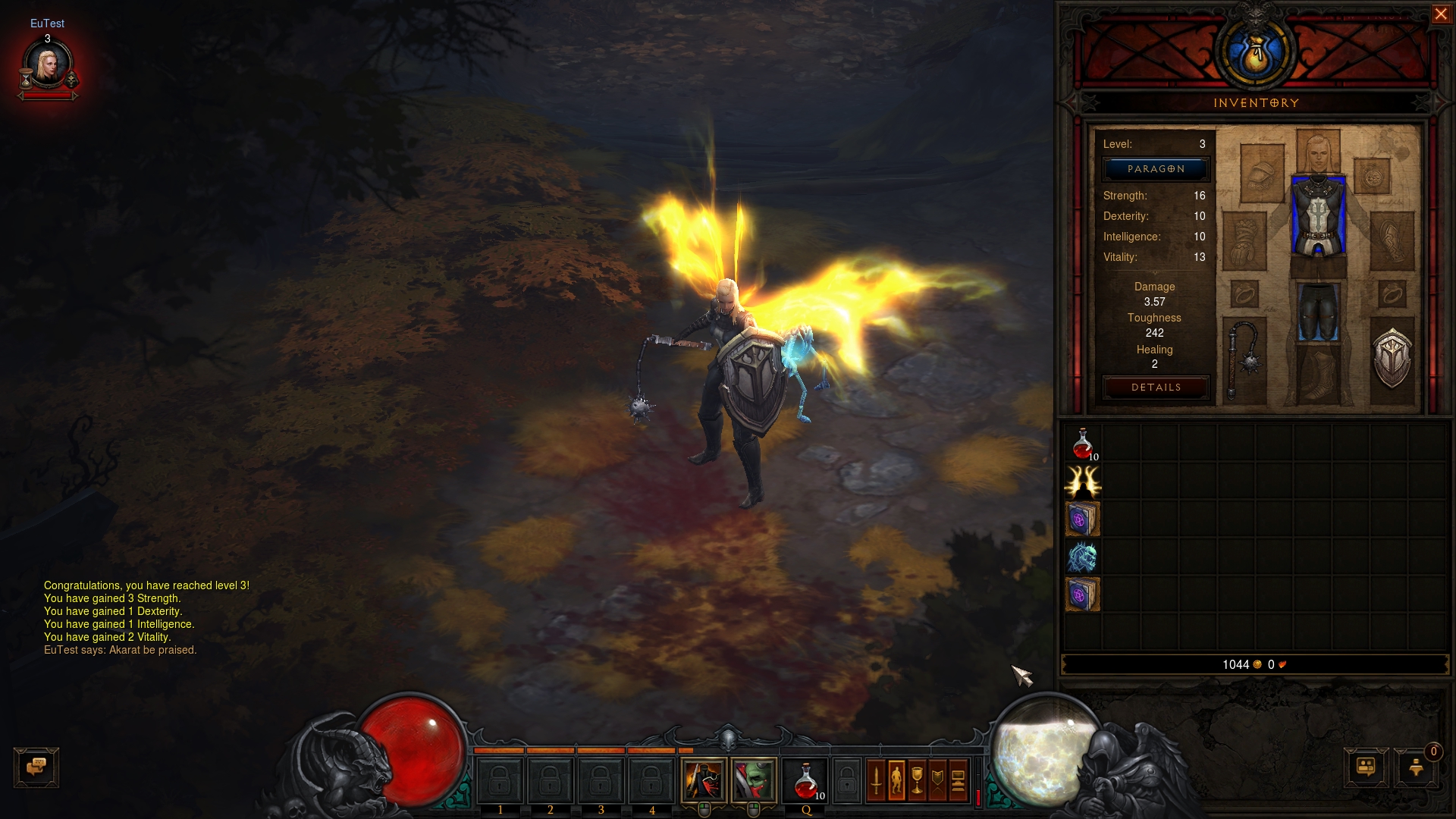Open the chat speech-bubble button
The width and height of the screenshot is (1456, 819).
(36, 767)
